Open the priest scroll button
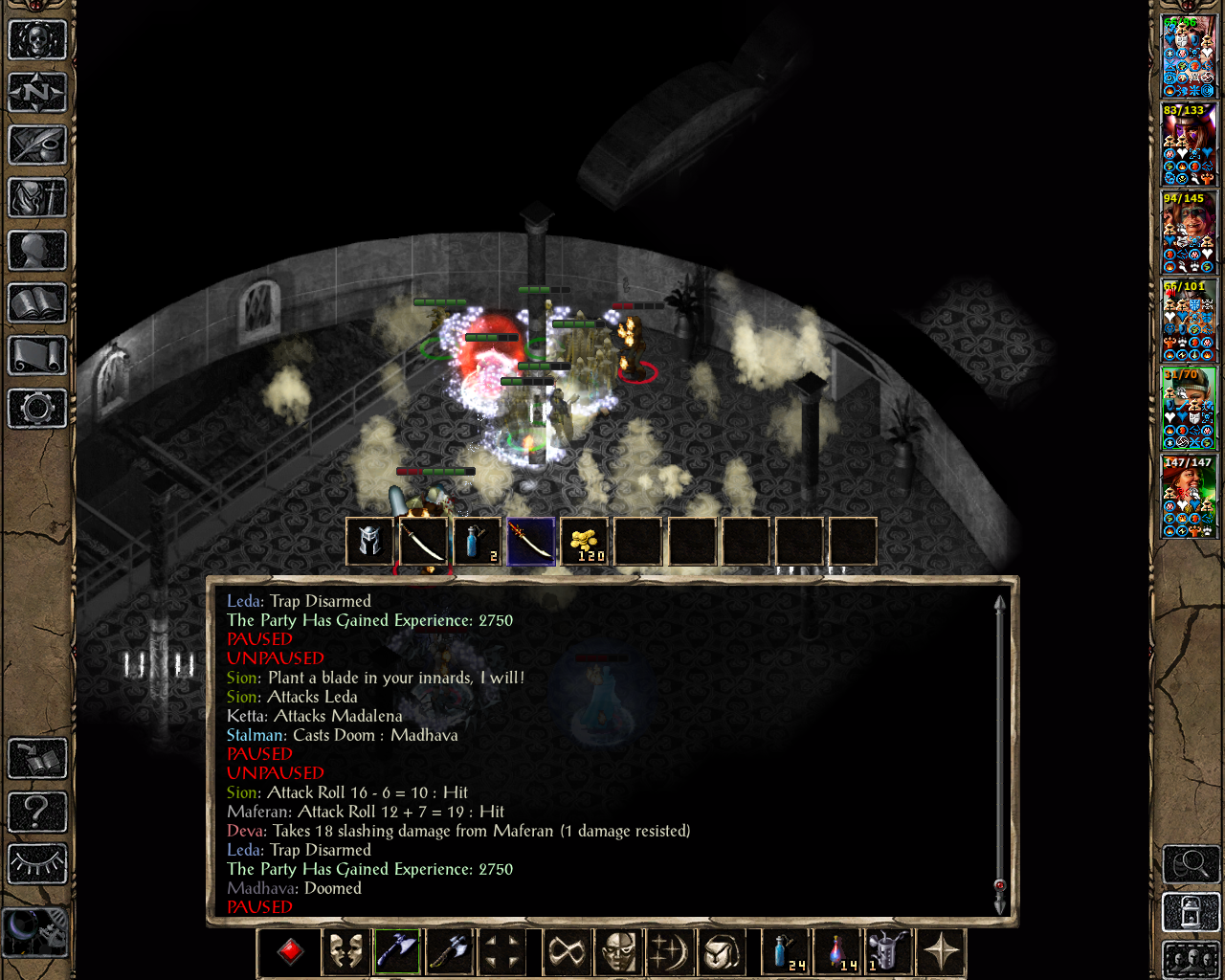This screenshot has width=1225, height=980. [37, 356]
